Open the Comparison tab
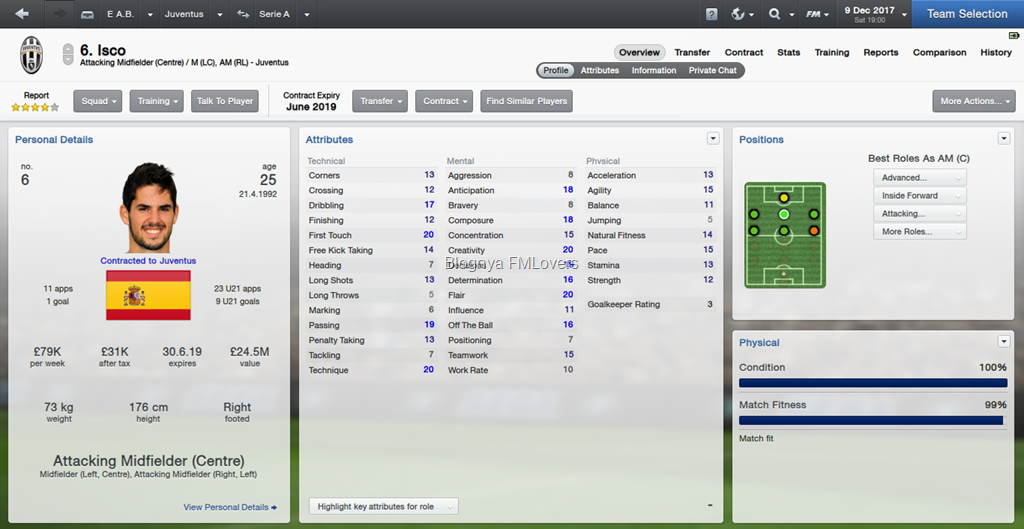 [939, 52]
